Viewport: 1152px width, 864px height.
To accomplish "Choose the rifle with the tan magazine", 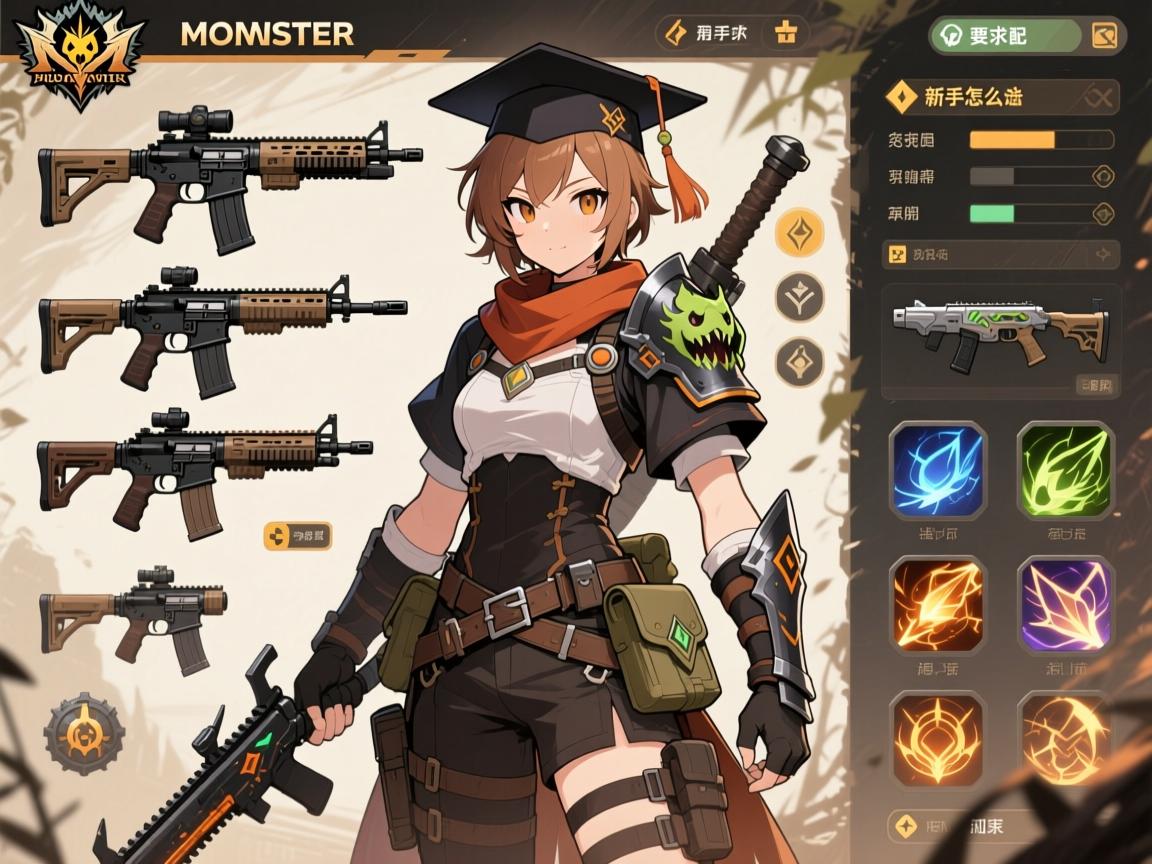I will 204,468.
